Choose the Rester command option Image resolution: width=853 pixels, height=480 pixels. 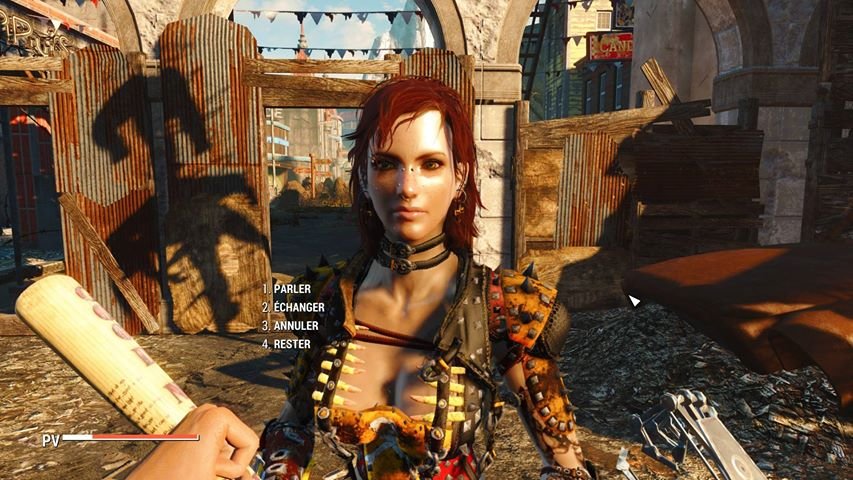(x=291, y=344)
